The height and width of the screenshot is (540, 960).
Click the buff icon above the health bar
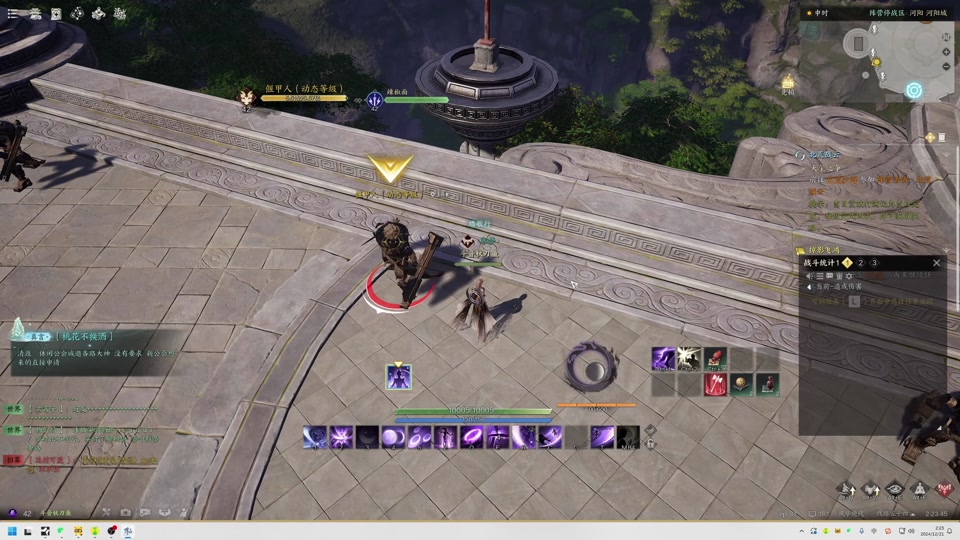[398, 377]
